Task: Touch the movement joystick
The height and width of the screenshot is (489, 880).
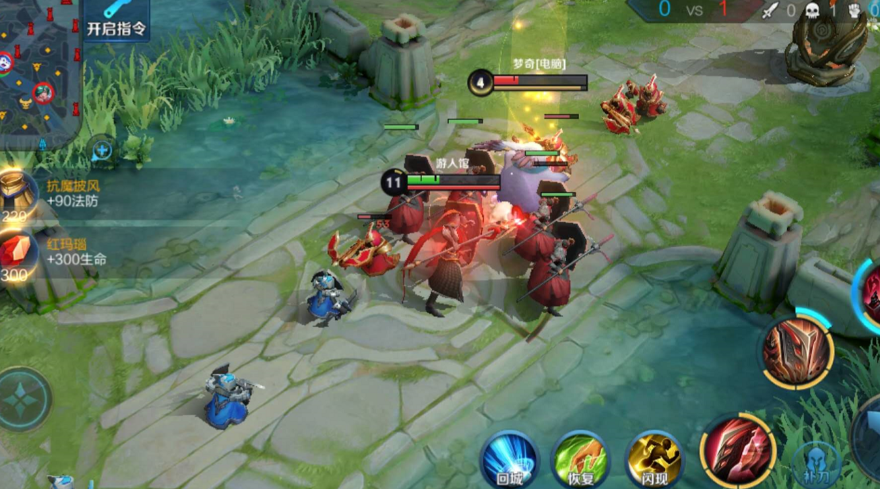Action: click(x=22, y=399)
